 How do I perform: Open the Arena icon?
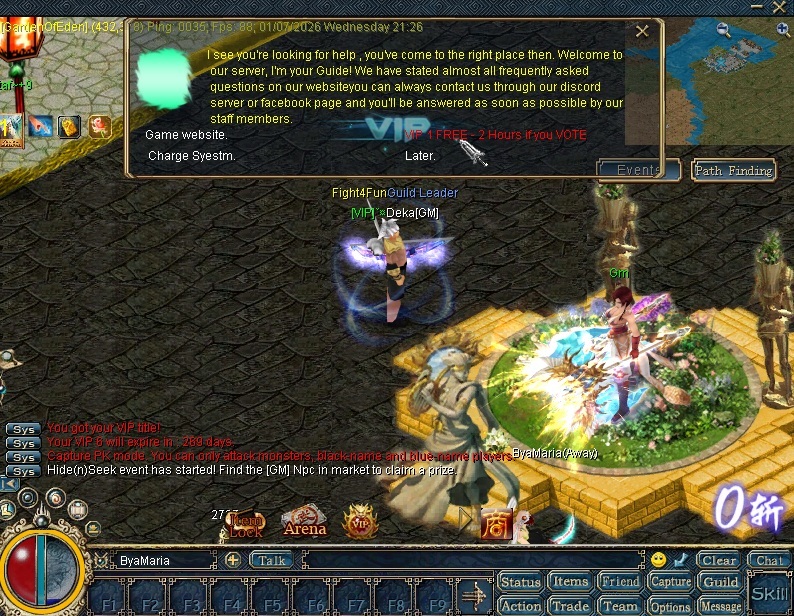click(x=304, y=521)
